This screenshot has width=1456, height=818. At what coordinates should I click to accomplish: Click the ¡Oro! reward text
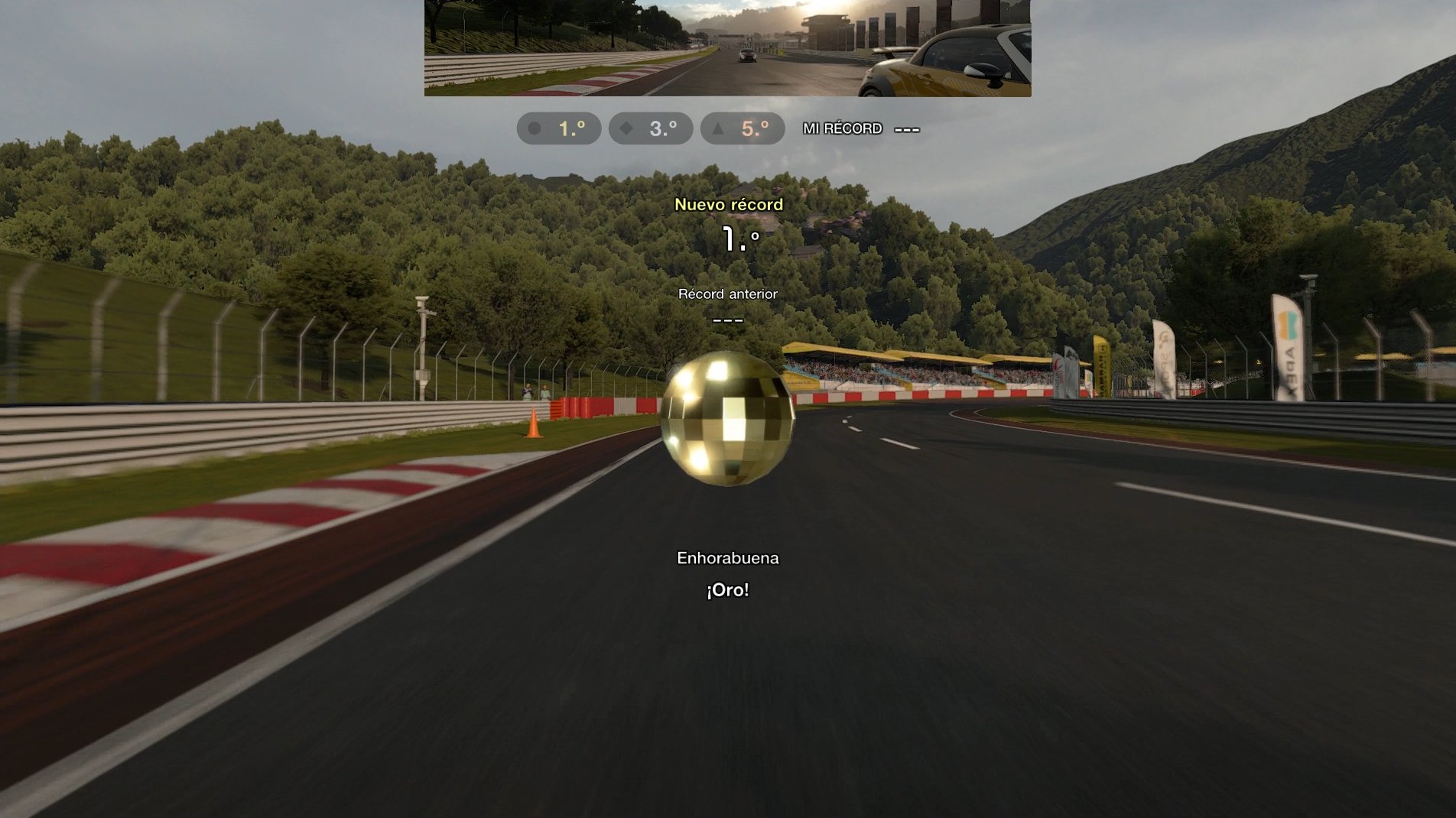pyautogui.click(x=726, y=589)
